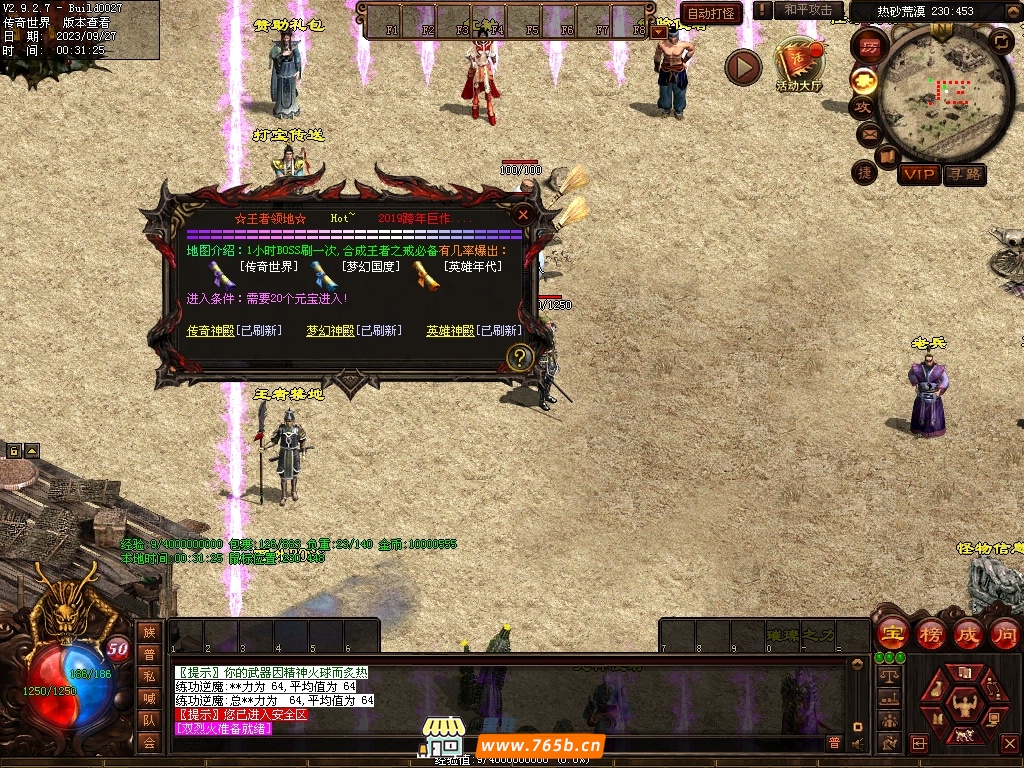Open the VIP panel
The width and height of the screenshot is (1024, 768).
click(x=918, y=175)
